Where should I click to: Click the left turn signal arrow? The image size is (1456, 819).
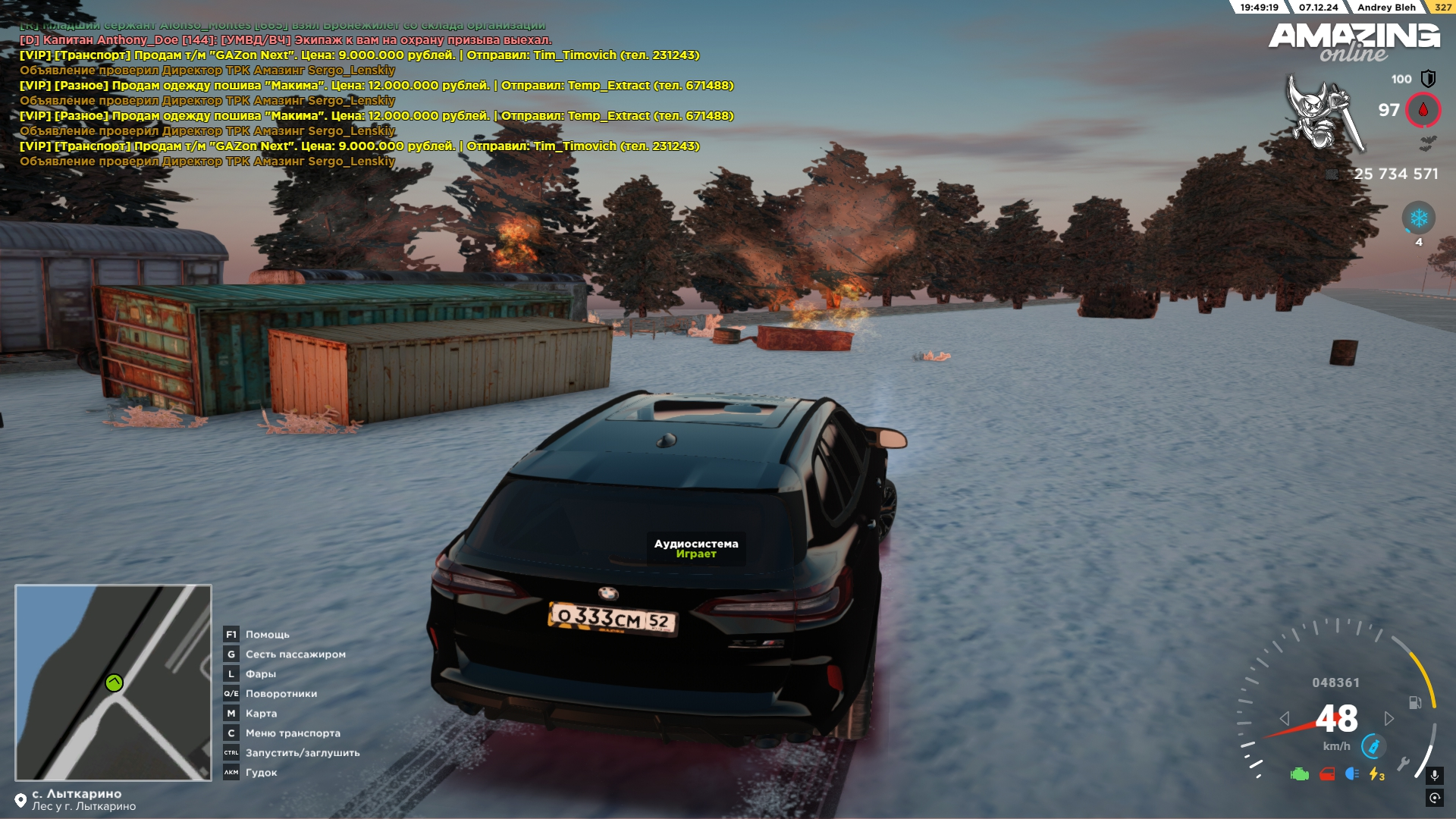point(1284,718)
